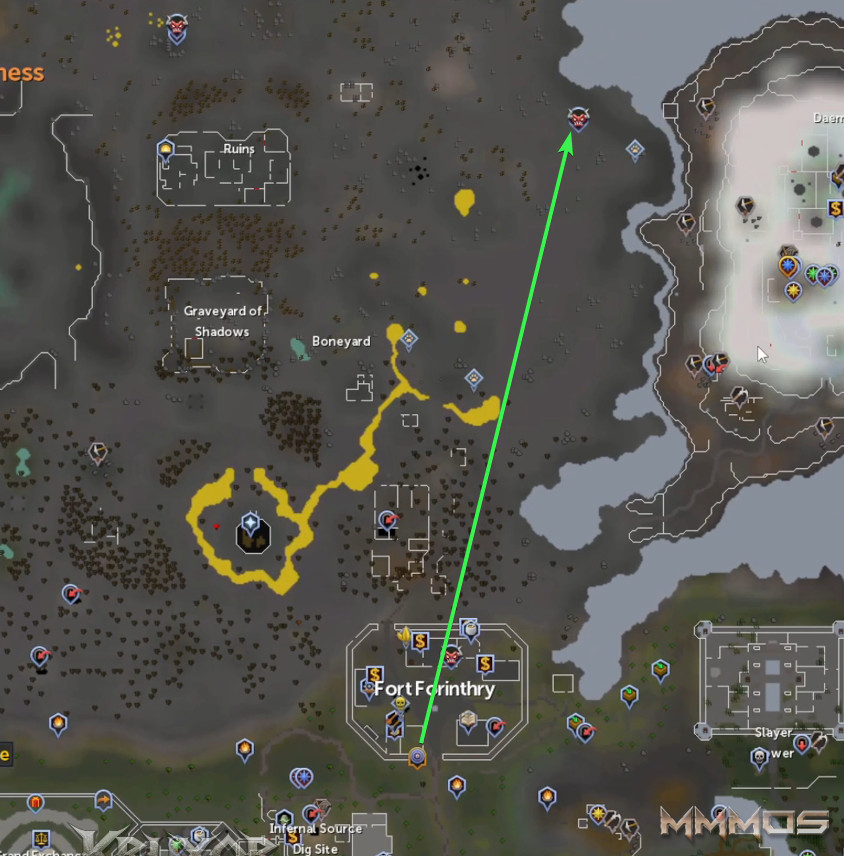Select the lodestone marker at the arrow's start
The height and width of the screenshot is (856, 844).
[x=417, y=757]
